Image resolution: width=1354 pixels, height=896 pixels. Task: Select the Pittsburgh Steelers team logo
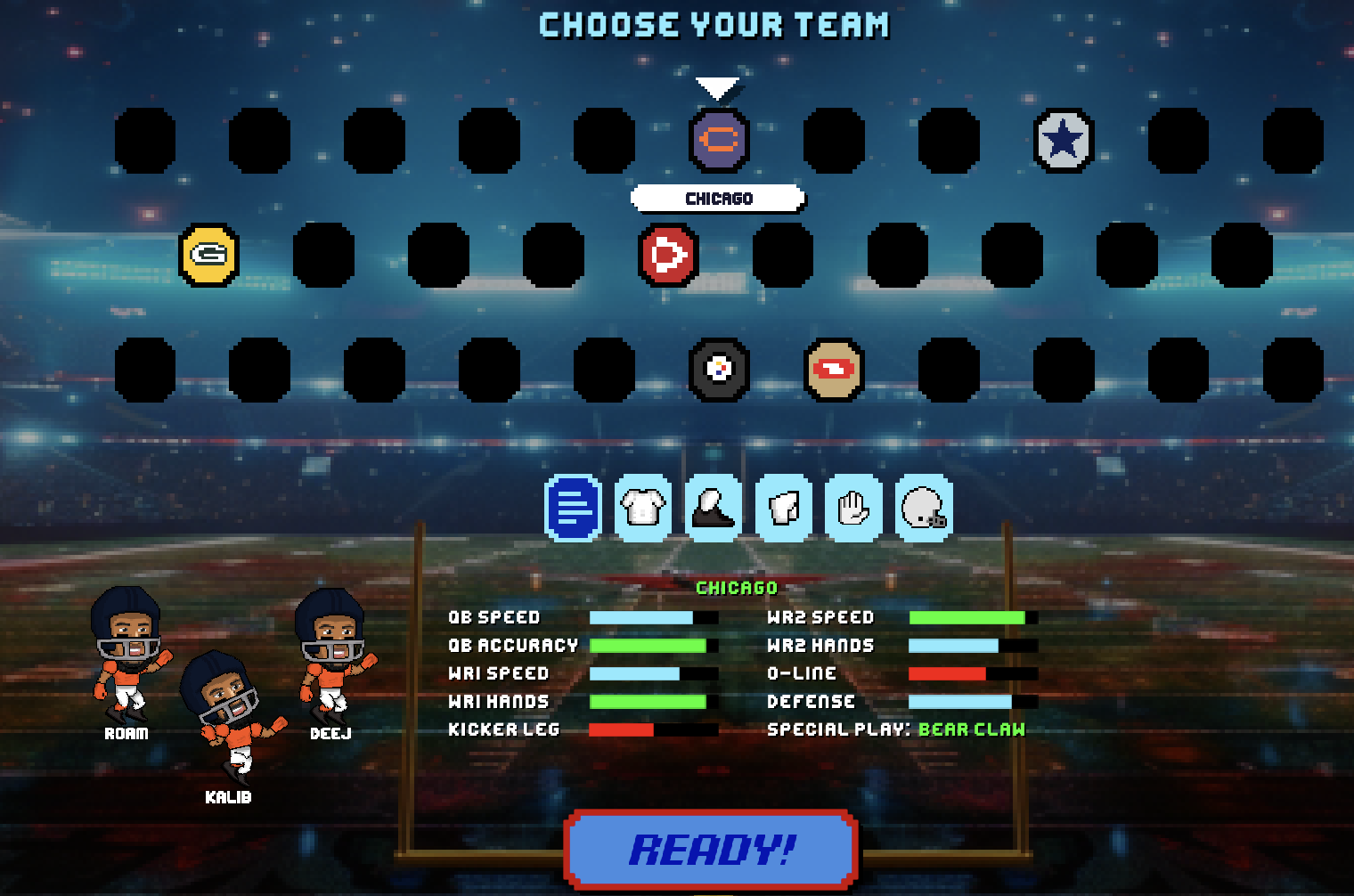pyautogui.click(x=718, y=371)
